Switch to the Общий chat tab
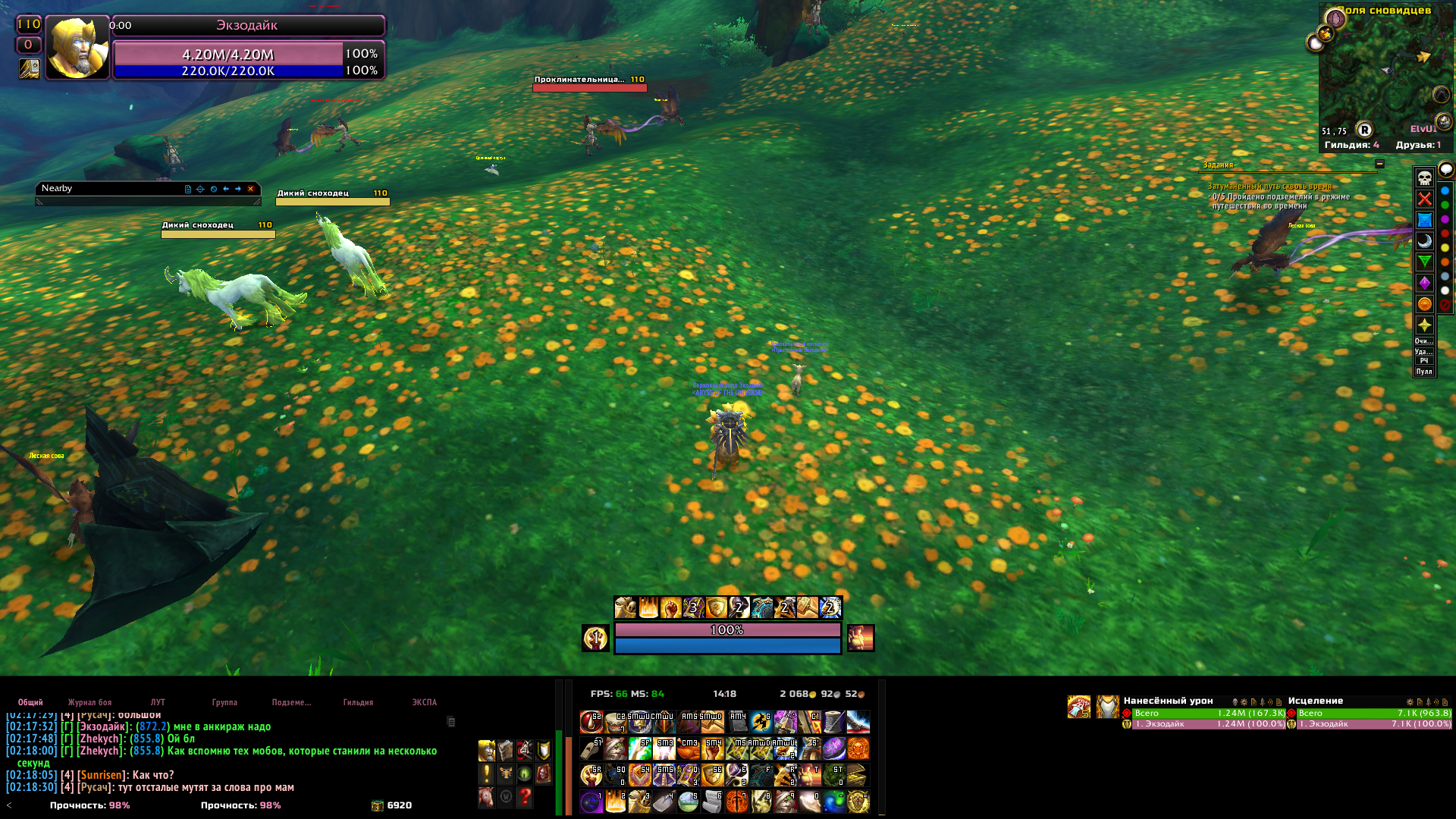The image size is (1456, 819). coord(30,702)
